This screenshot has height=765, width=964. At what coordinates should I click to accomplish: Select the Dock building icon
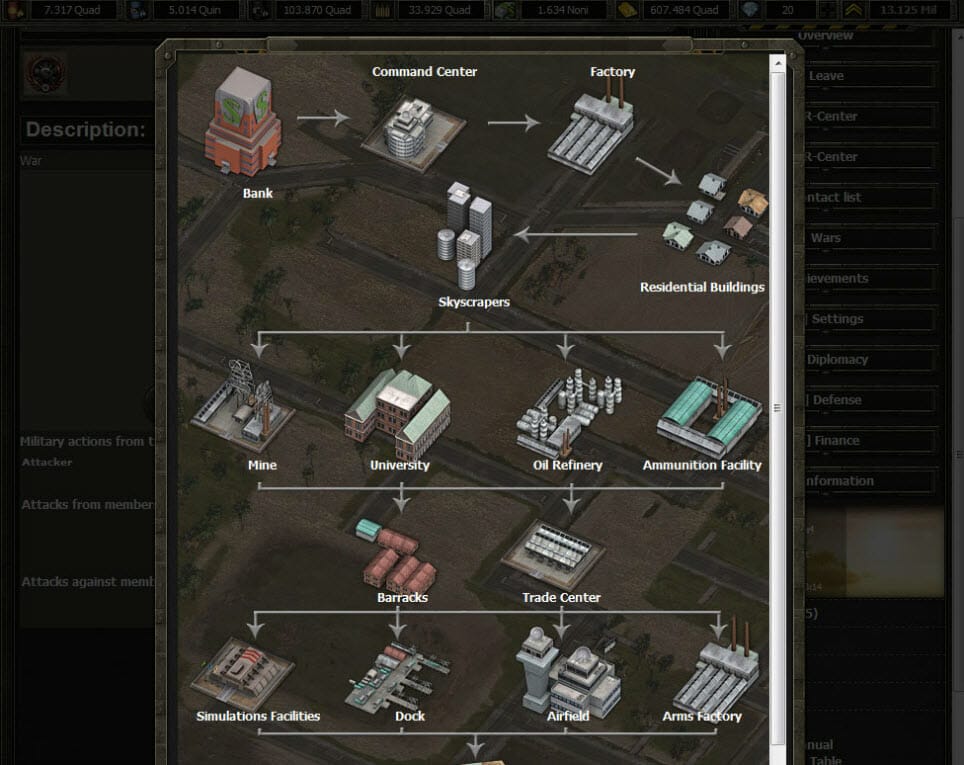click(x=397, y=676)
